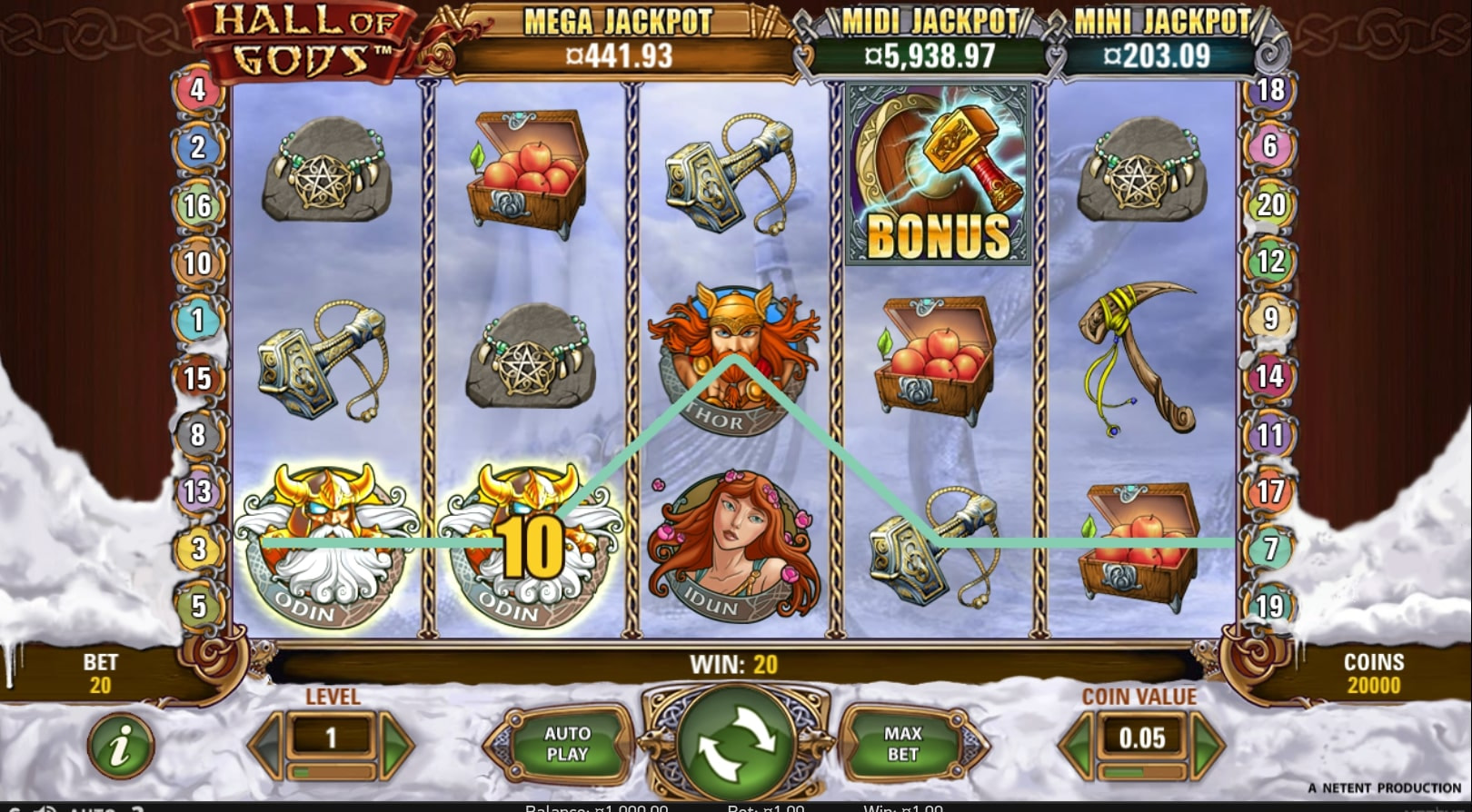This screenshot has height=812, width=1472.
Task: Select payline number 16 marker
Action: 198,205
